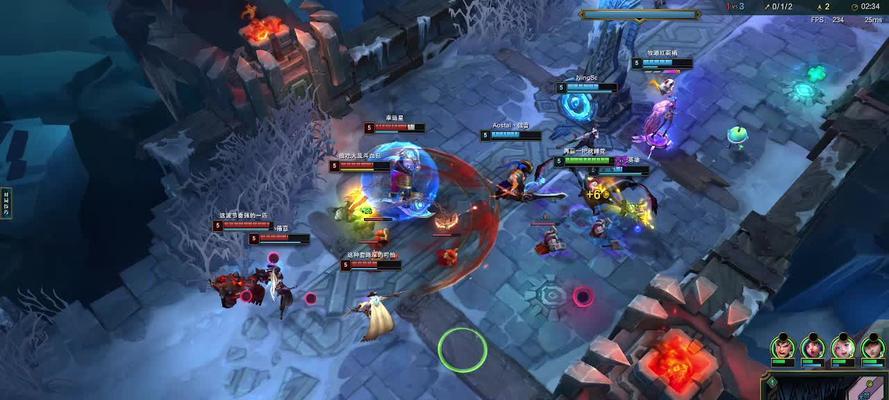
Task: Select the grimacing male teammate portrait
Action: click(x=783, y=348)
